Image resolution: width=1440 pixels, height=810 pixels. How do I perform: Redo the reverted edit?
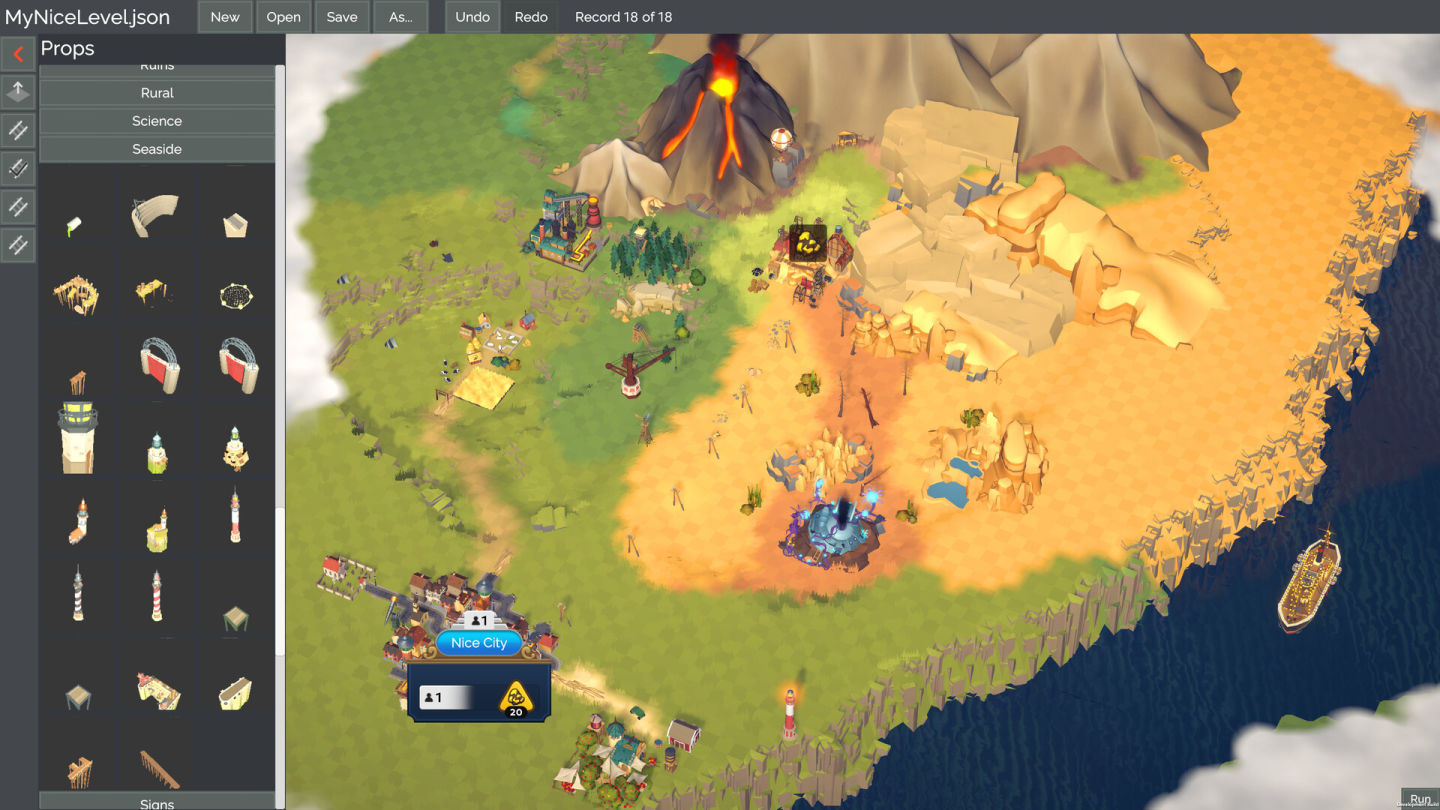pyautogui.click(x=531, y=17)
